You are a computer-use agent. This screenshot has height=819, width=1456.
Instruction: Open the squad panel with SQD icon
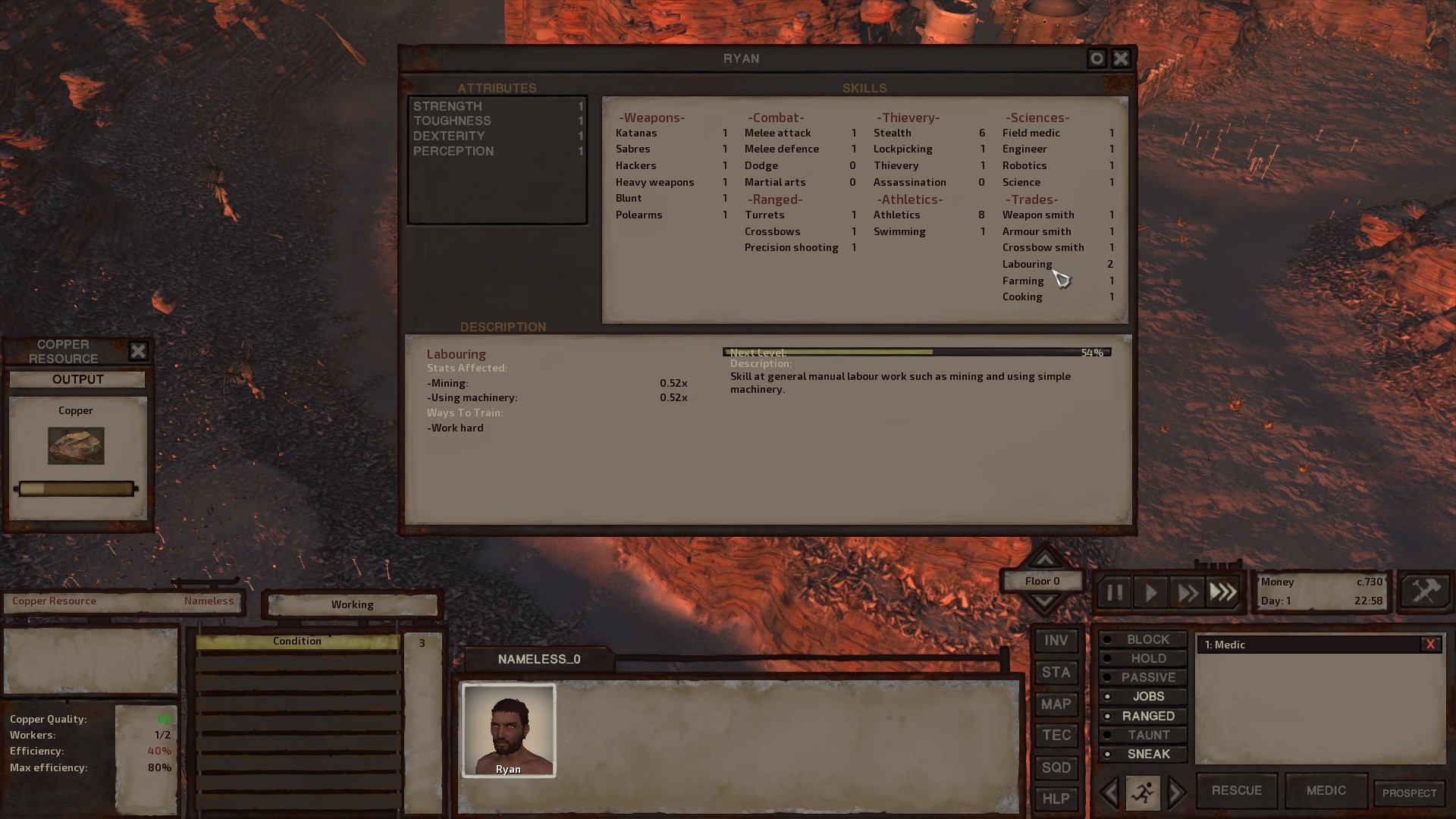pyautogui.click(x=1056, y=767)
